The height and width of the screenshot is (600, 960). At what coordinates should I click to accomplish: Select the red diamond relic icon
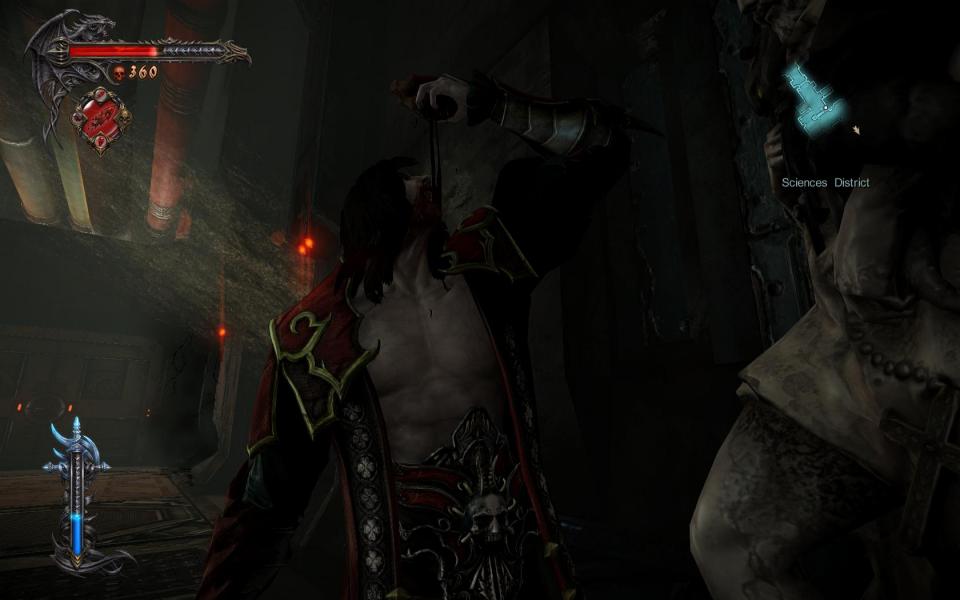tap(101, 119)
